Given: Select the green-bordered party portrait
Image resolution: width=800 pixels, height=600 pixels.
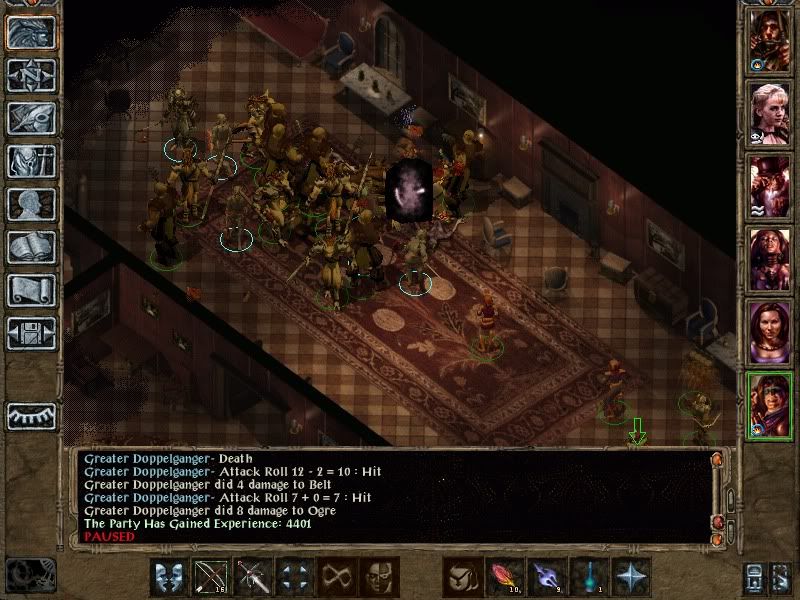Looking at the screenshot, I should (770, 405).
